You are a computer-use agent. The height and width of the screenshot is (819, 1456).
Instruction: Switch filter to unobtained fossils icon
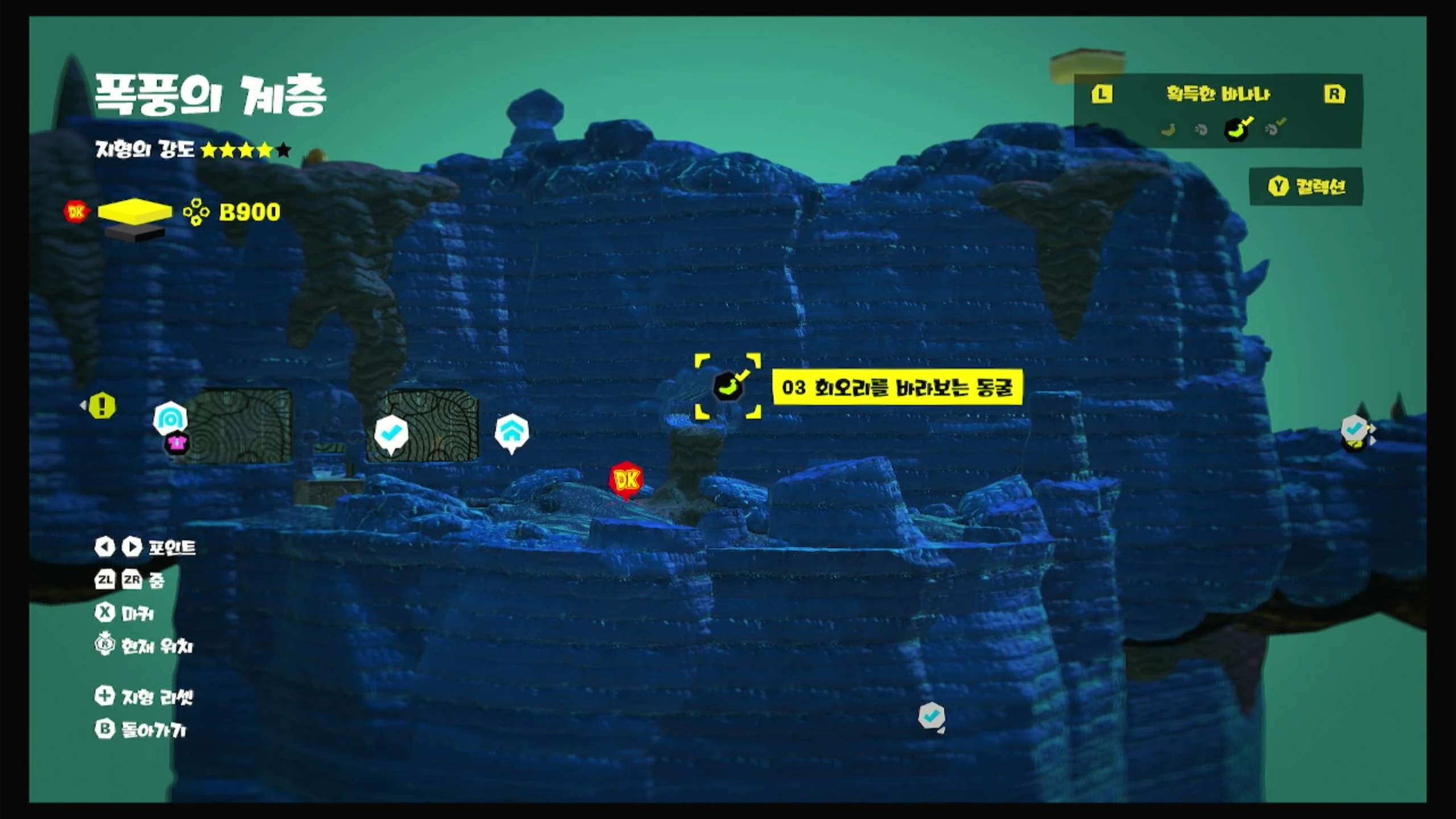tap(1201, 130)
